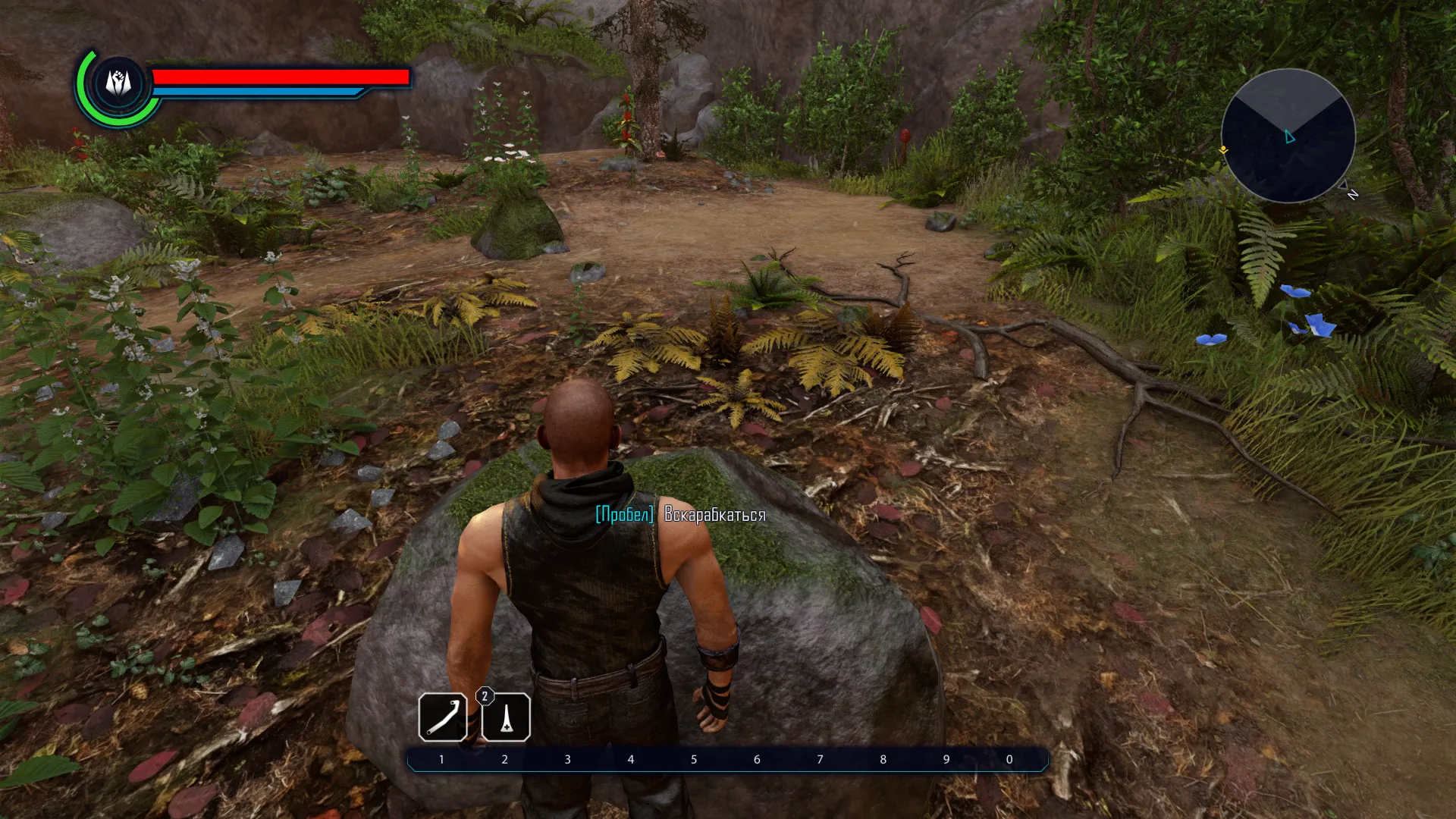Click the fist emblem character icon
This screenshot has height=819, width=1456.
(118, 83)
